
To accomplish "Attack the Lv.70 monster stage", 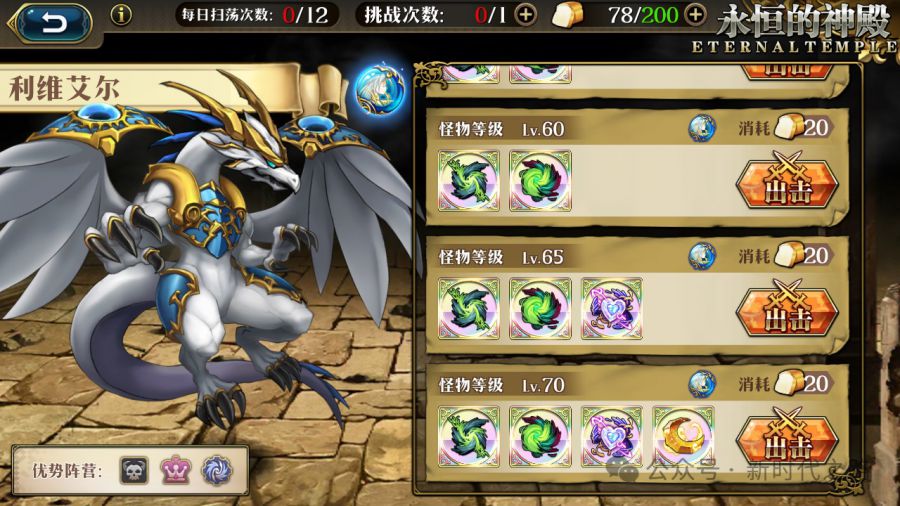I will [786, 437].
